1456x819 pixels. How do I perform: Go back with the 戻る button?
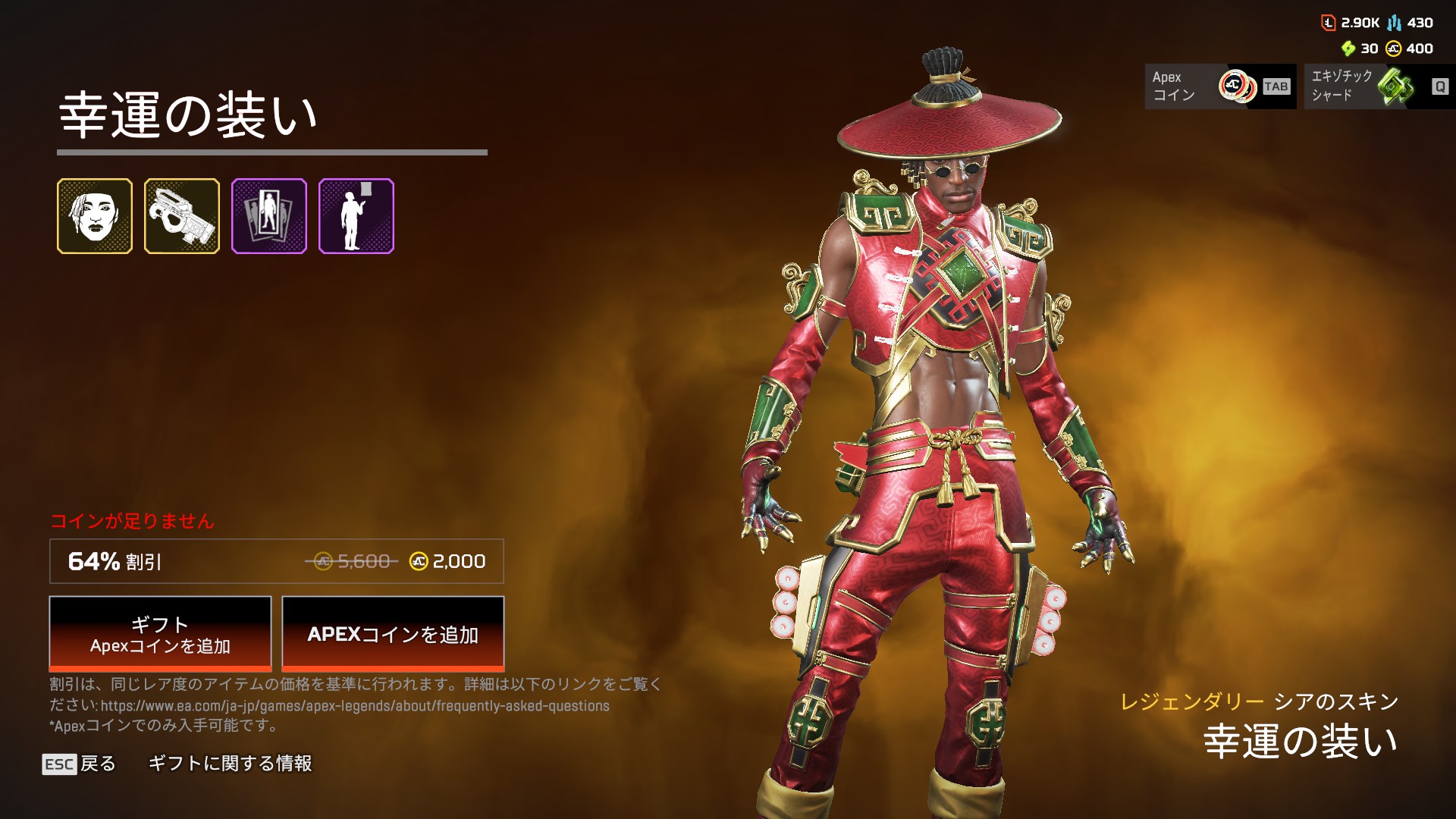tap(80, 764)
